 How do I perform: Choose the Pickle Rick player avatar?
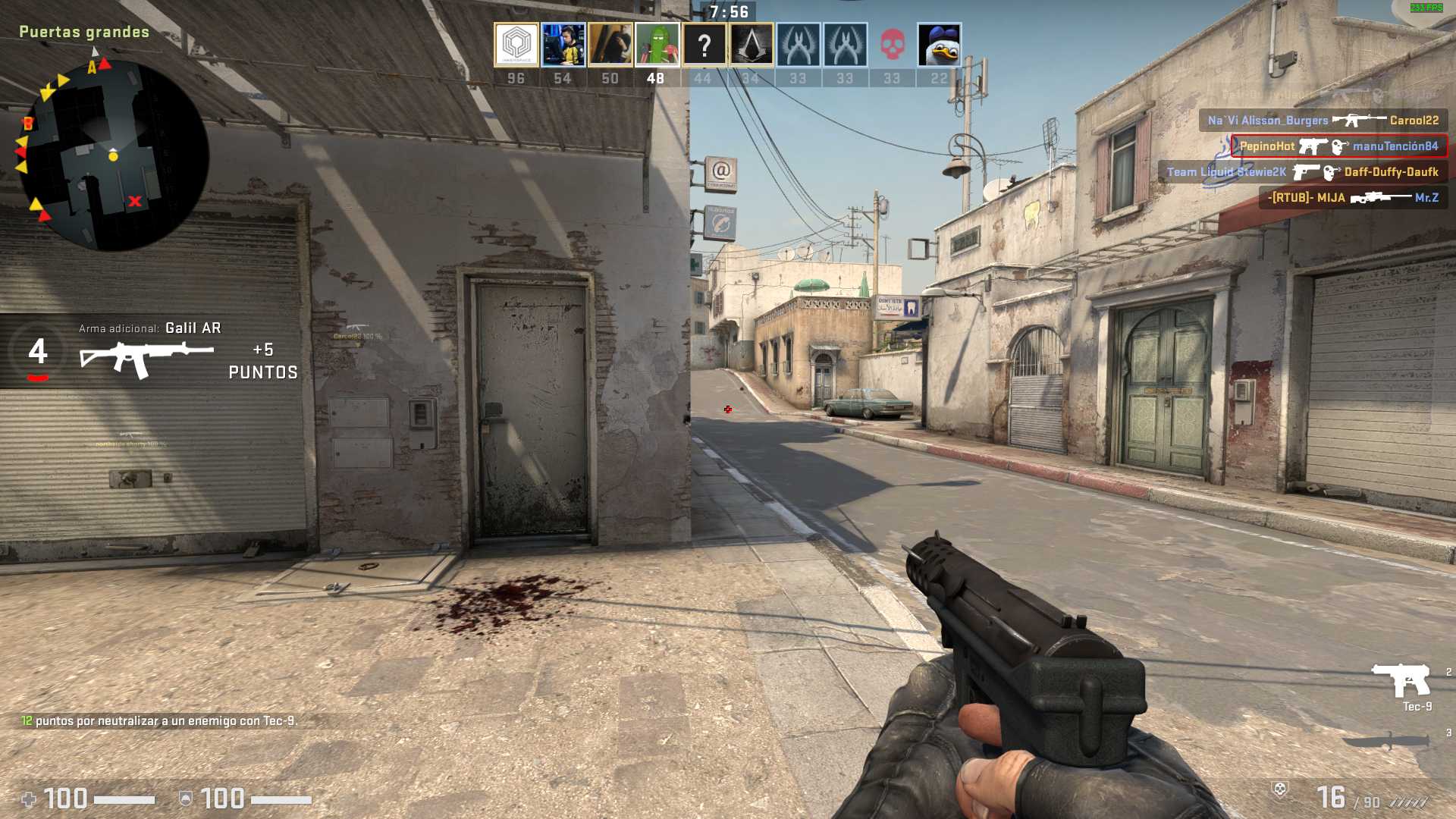pyautogui.click(x=657, y=45)
